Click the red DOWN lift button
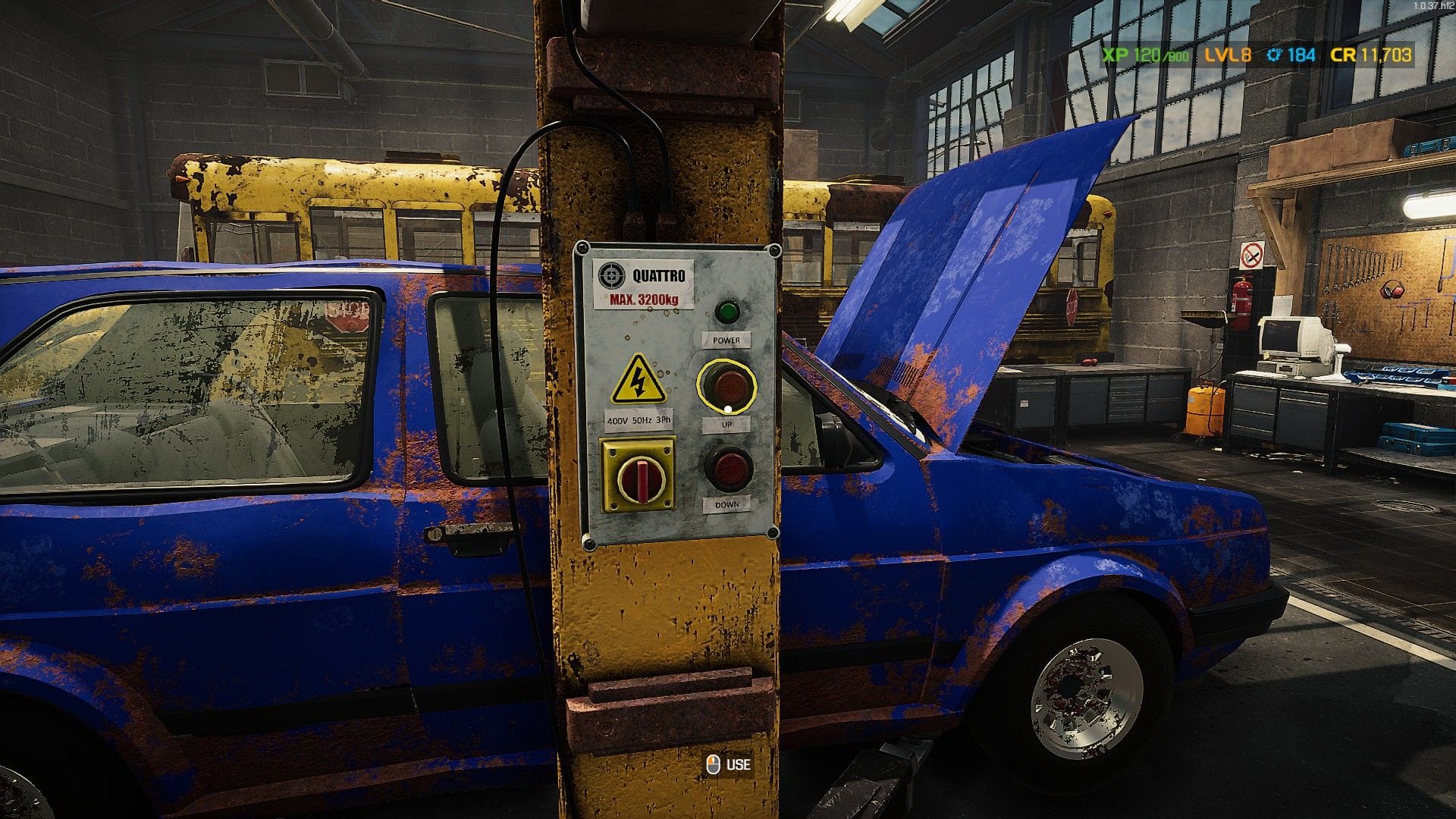1456x819 pixels. point(728,468)
